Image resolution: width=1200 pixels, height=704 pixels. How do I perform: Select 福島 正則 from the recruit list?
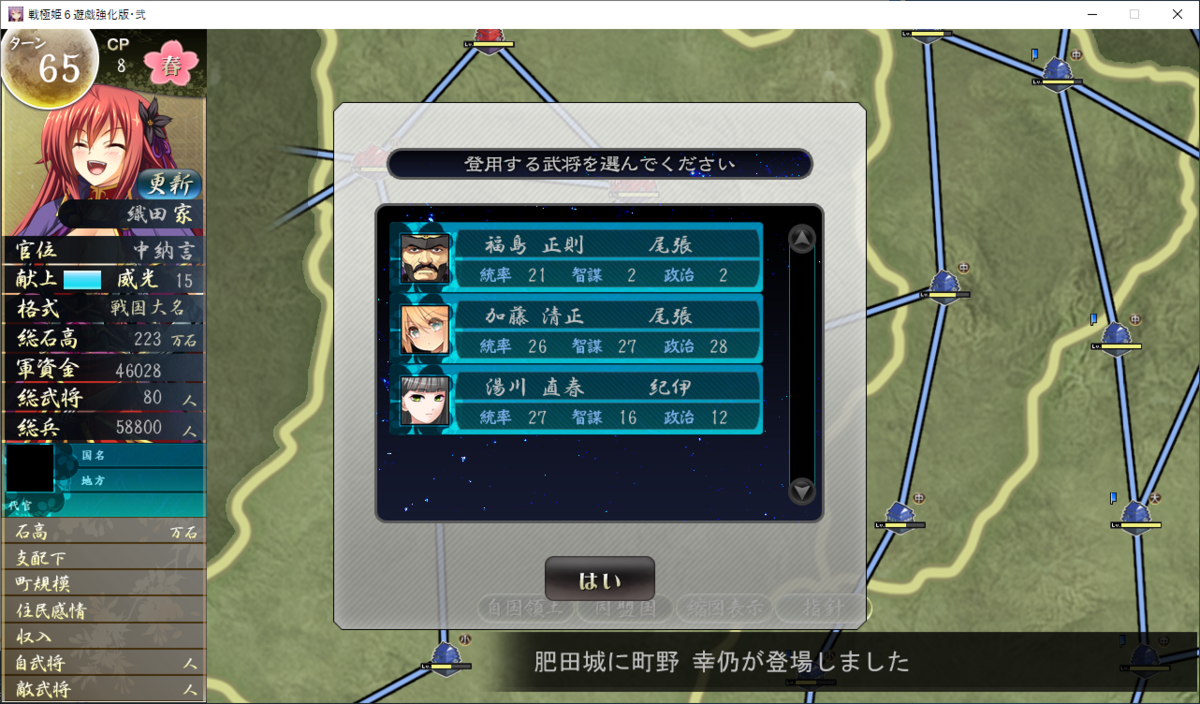(x=577, y=259)
